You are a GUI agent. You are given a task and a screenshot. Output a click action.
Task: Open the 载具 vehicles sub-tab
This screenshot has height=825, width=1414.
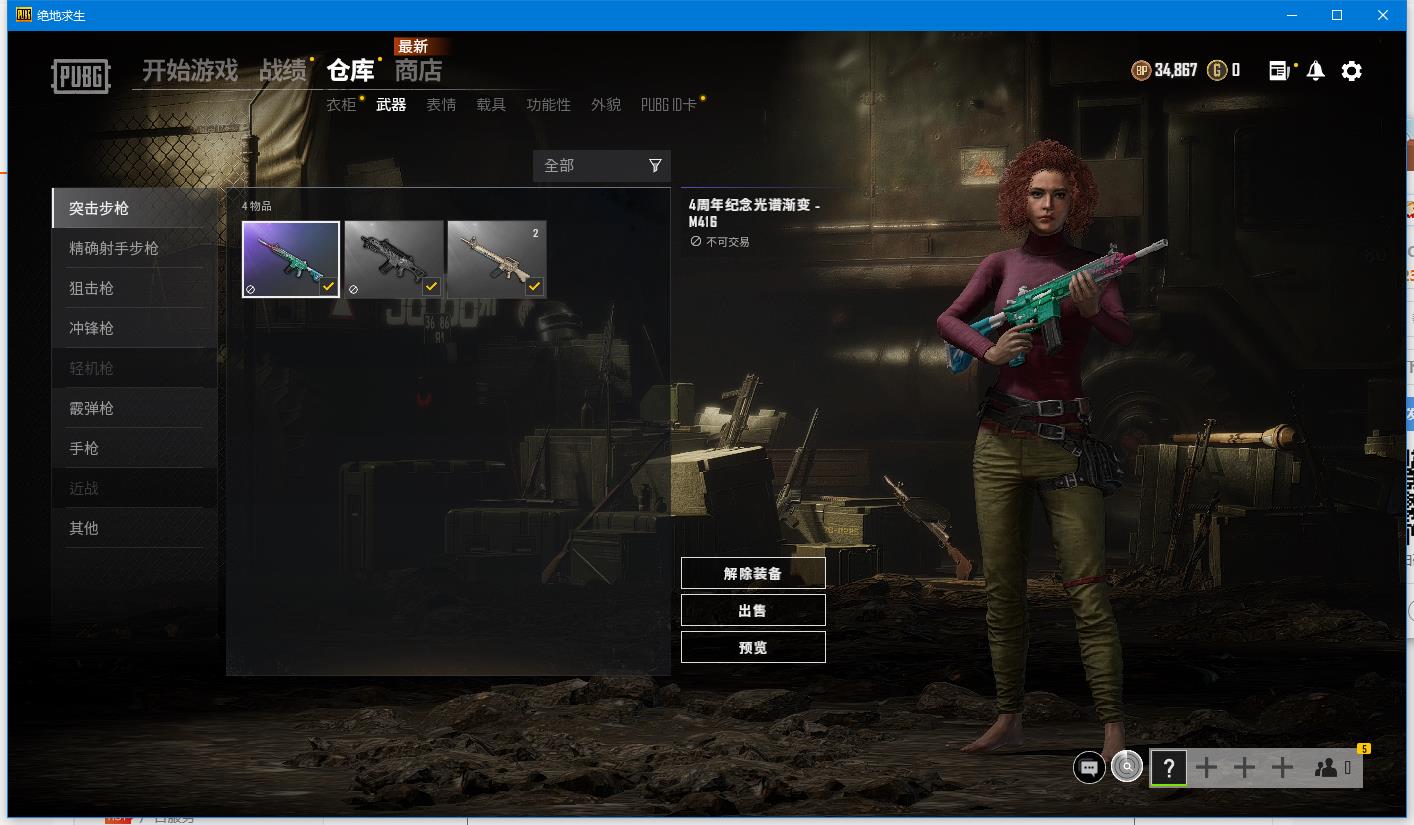click(491, 105)
